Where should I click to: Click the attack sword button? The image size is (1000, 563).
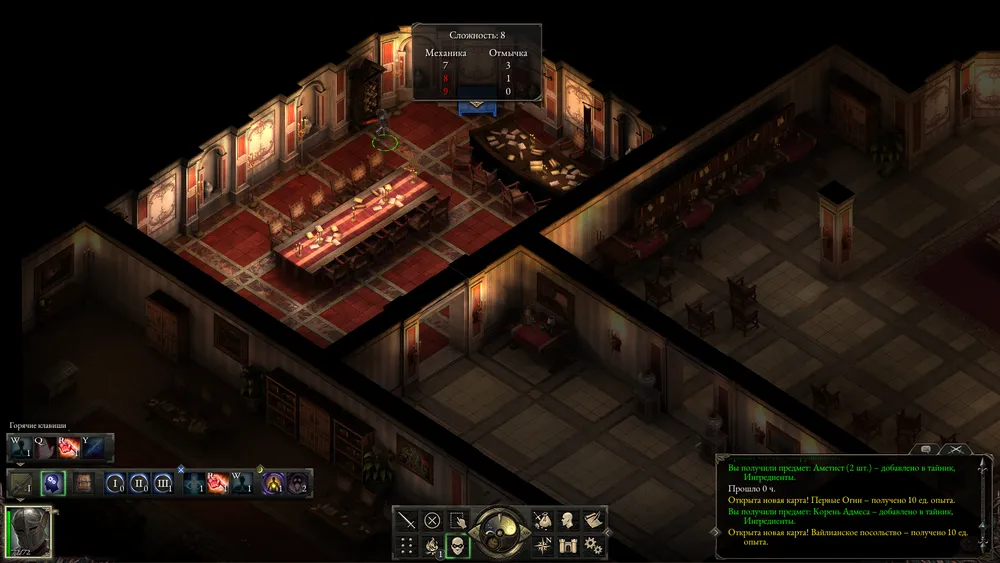coord(406,520)
